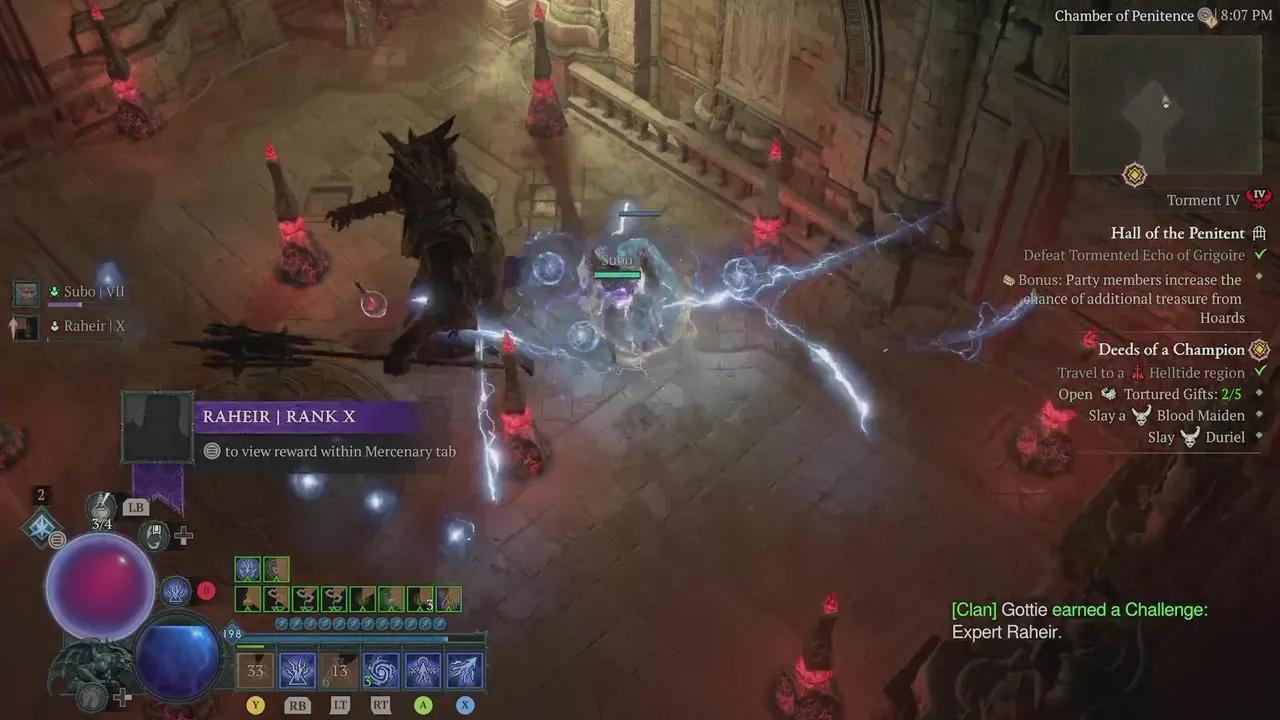Activate the lightning tree skill
1280x720 pixels.
[297, 671]
